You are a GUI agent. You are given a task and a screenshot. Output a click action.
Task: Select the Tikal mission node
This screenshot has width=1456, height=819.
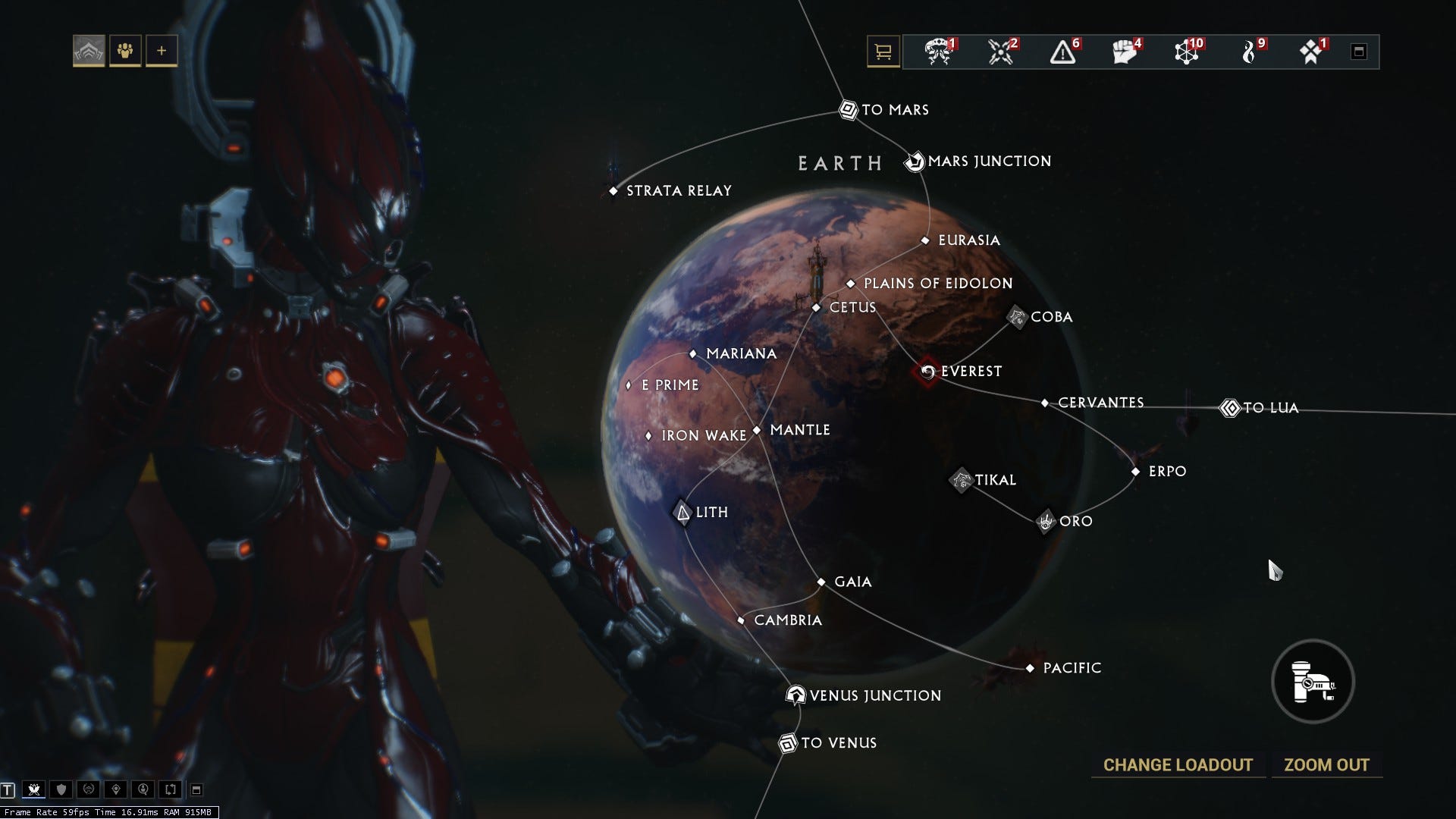(x=962, y=480)
